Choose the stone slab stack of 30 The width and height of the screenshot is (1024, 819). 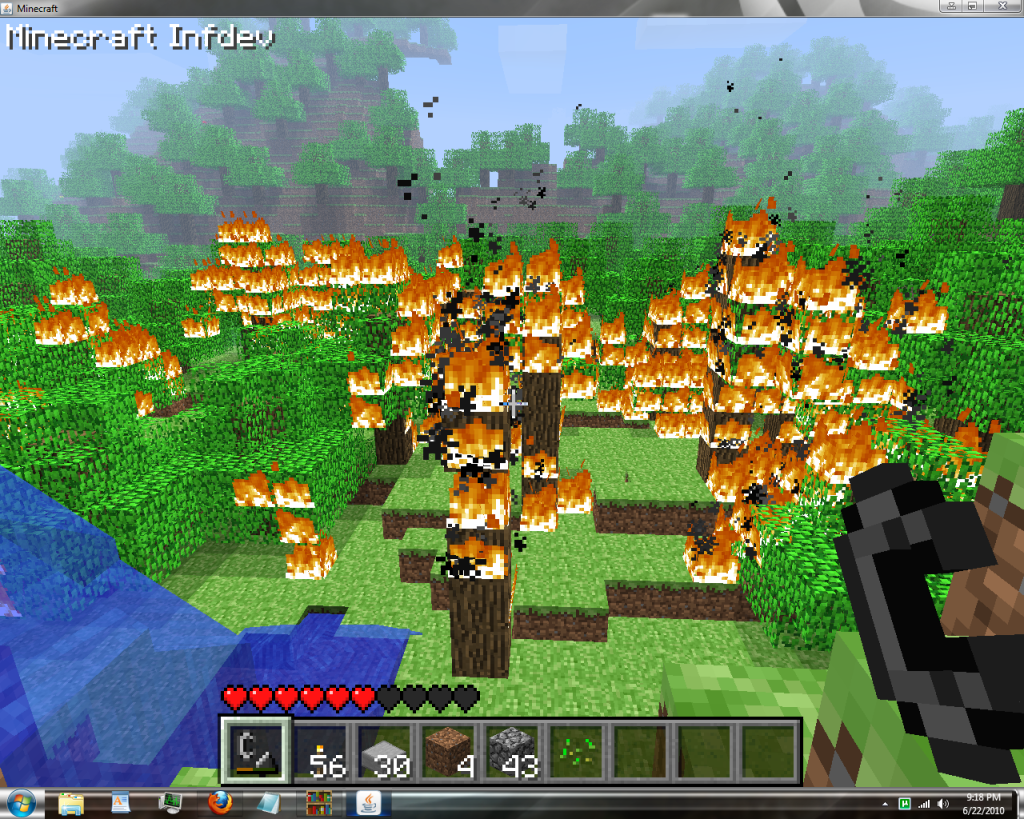(x=384, y=750)
